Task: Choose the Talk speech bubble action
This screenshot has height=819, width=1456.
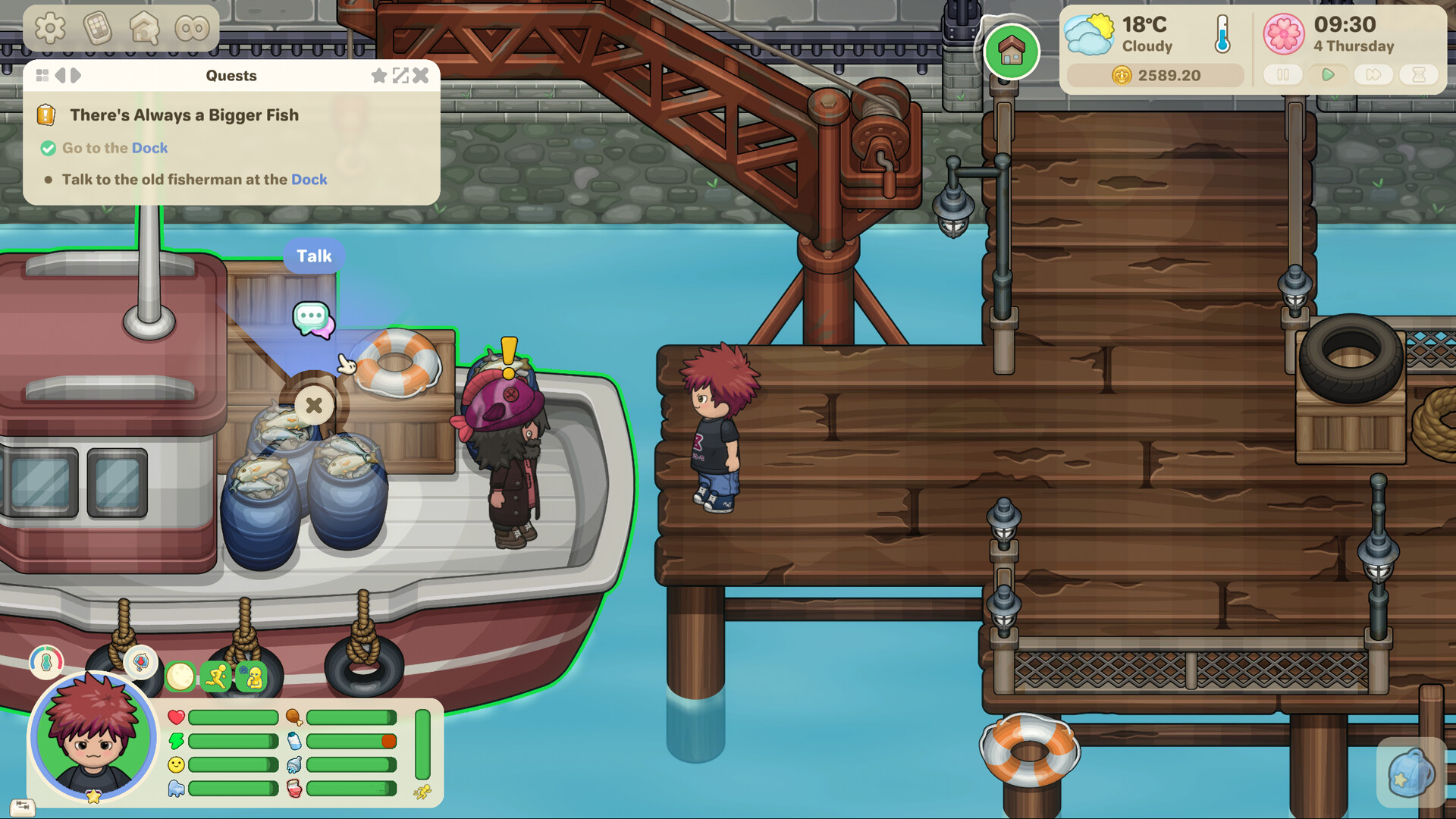Action: pos(312,318)
